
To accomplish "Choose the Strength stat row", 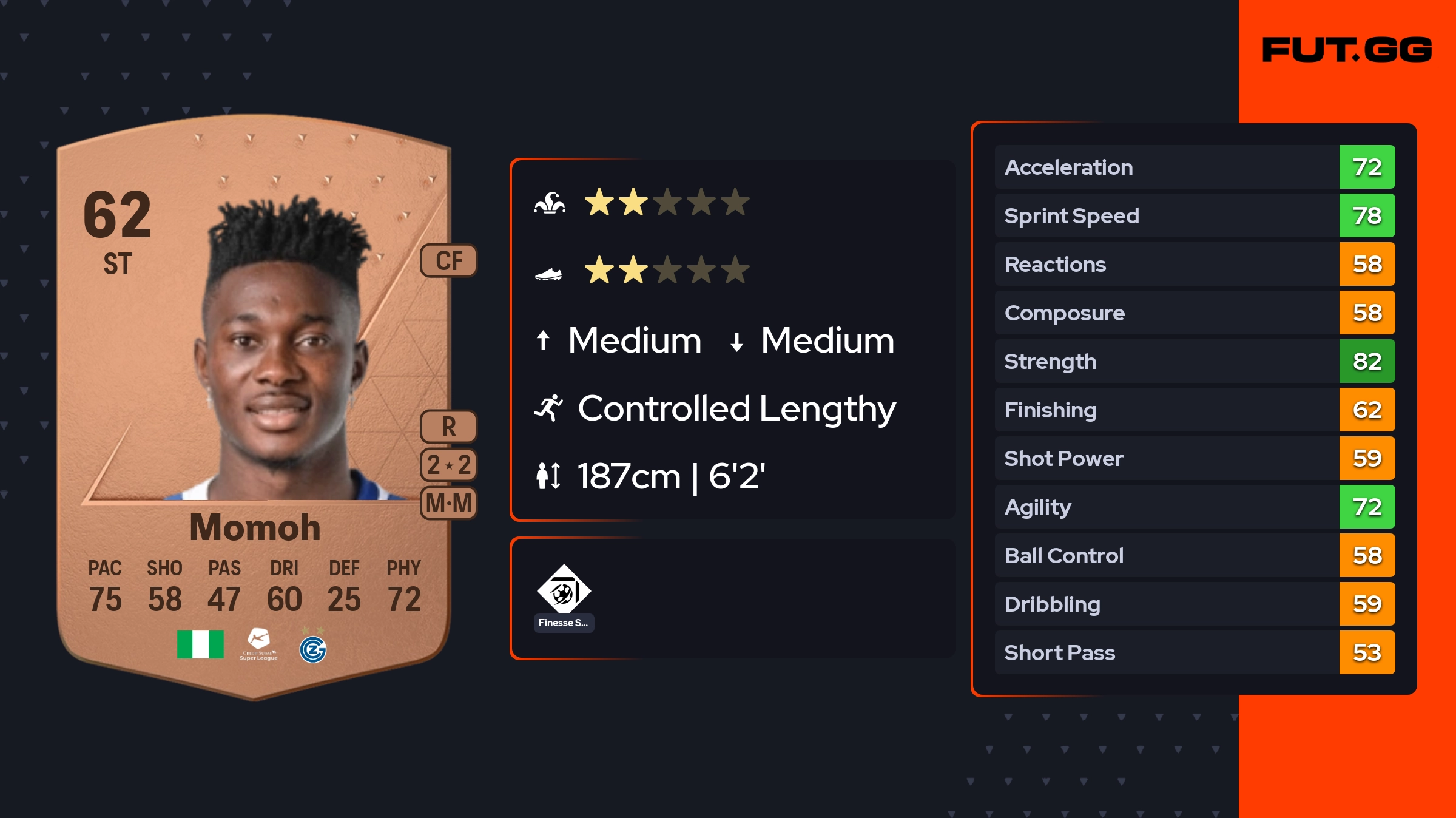I will (1194, 361).
